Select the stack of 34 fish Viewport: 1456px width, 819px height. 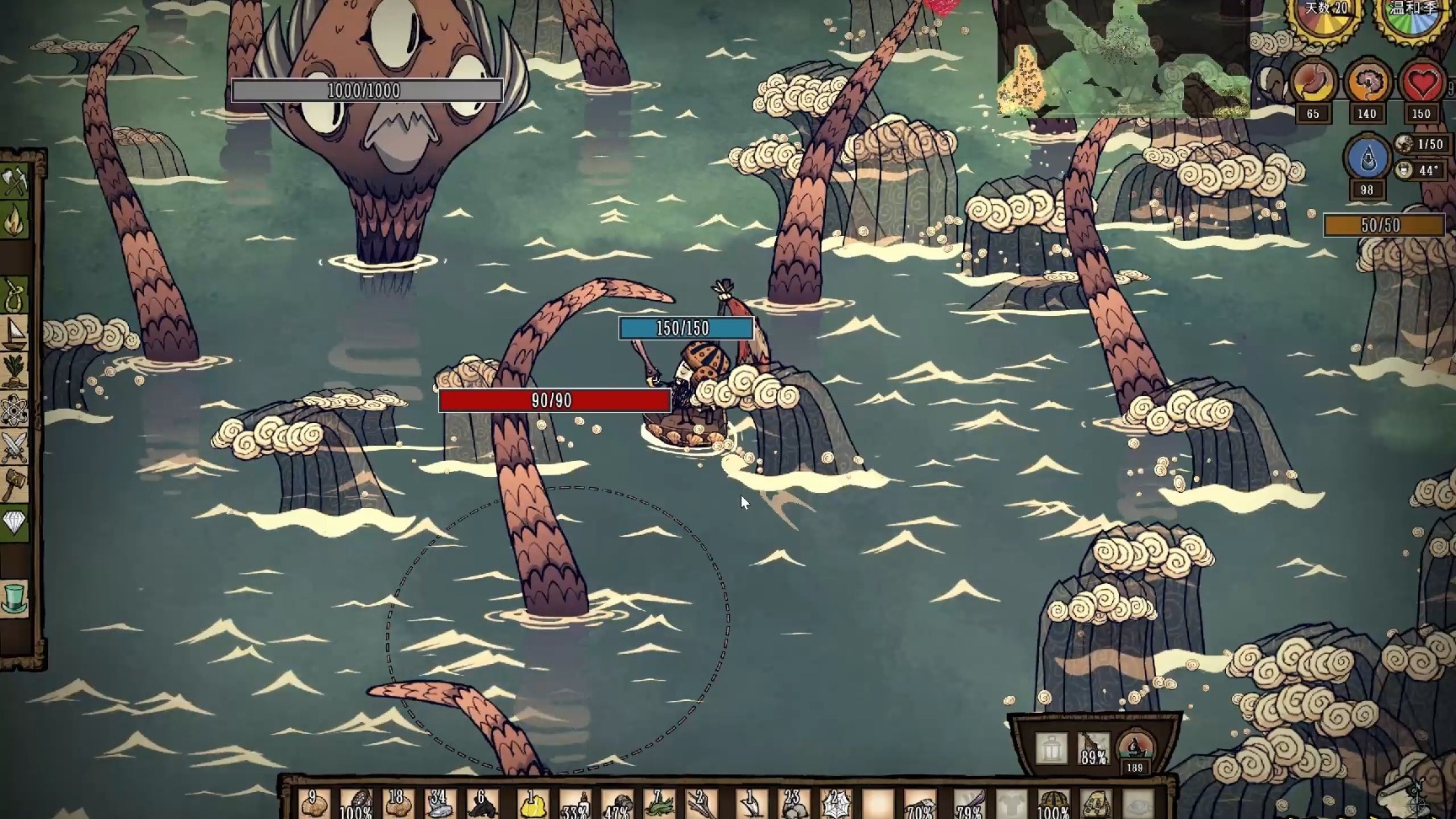click(x=439, y=805)
